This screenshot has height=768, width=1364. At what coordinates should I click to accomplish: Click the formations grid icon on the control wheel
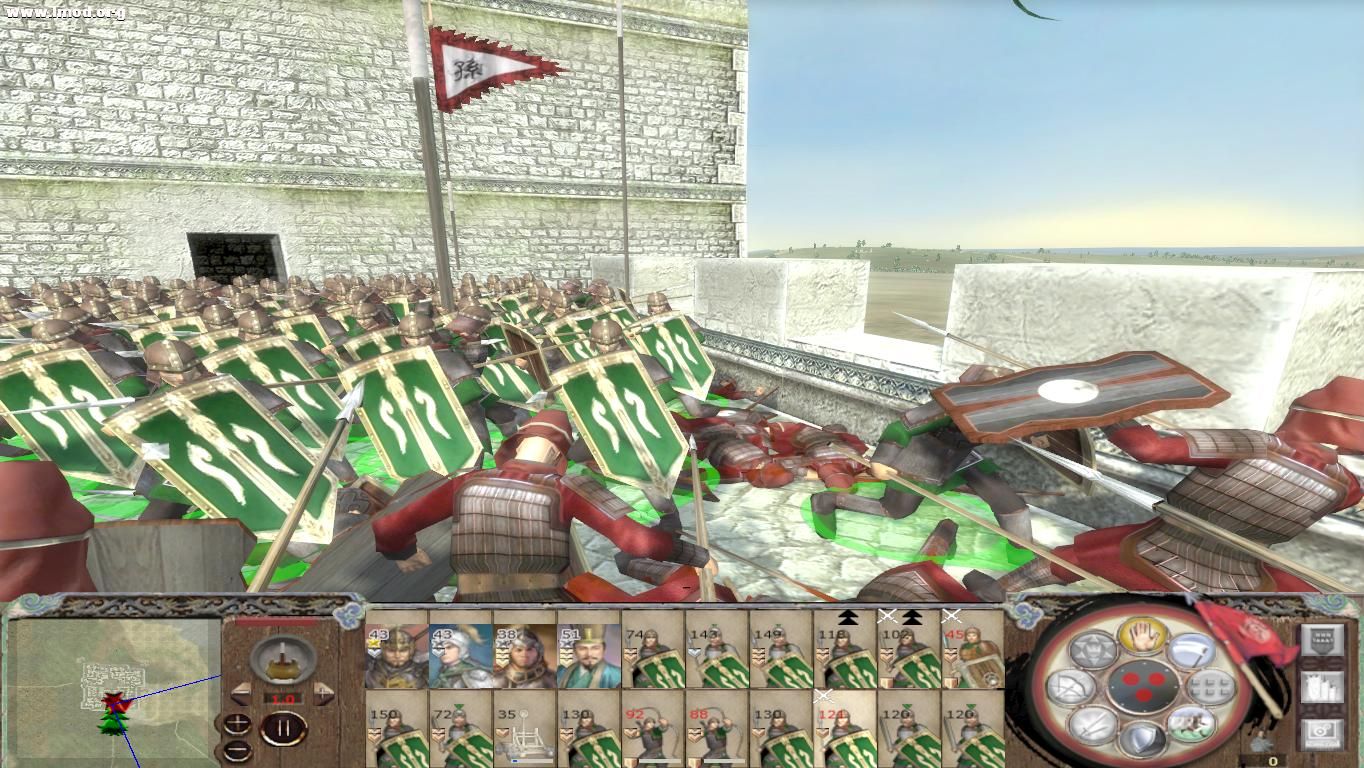pos(1210,687)
